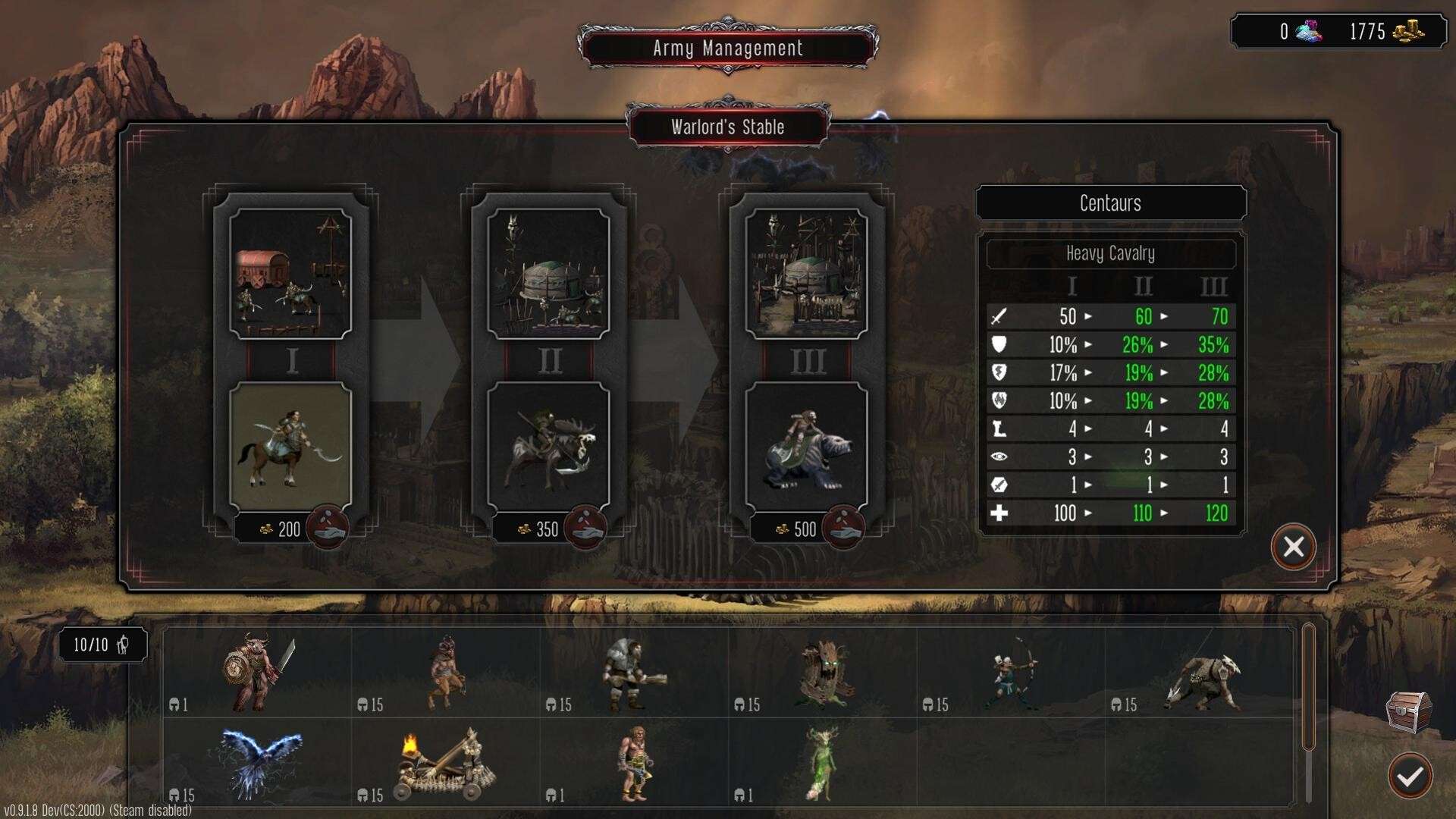Select the centaur unit portrait

[290, 445]
